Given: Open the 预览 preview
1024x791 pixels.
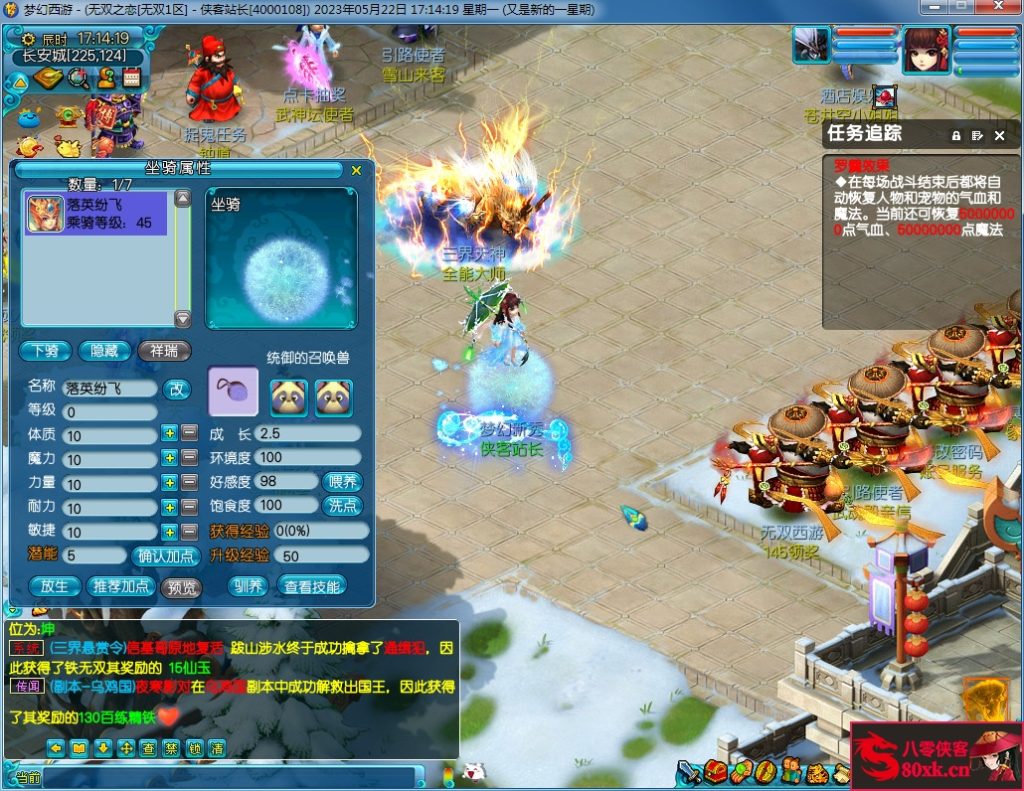Looking at the screenshot, I should (181, 587).
